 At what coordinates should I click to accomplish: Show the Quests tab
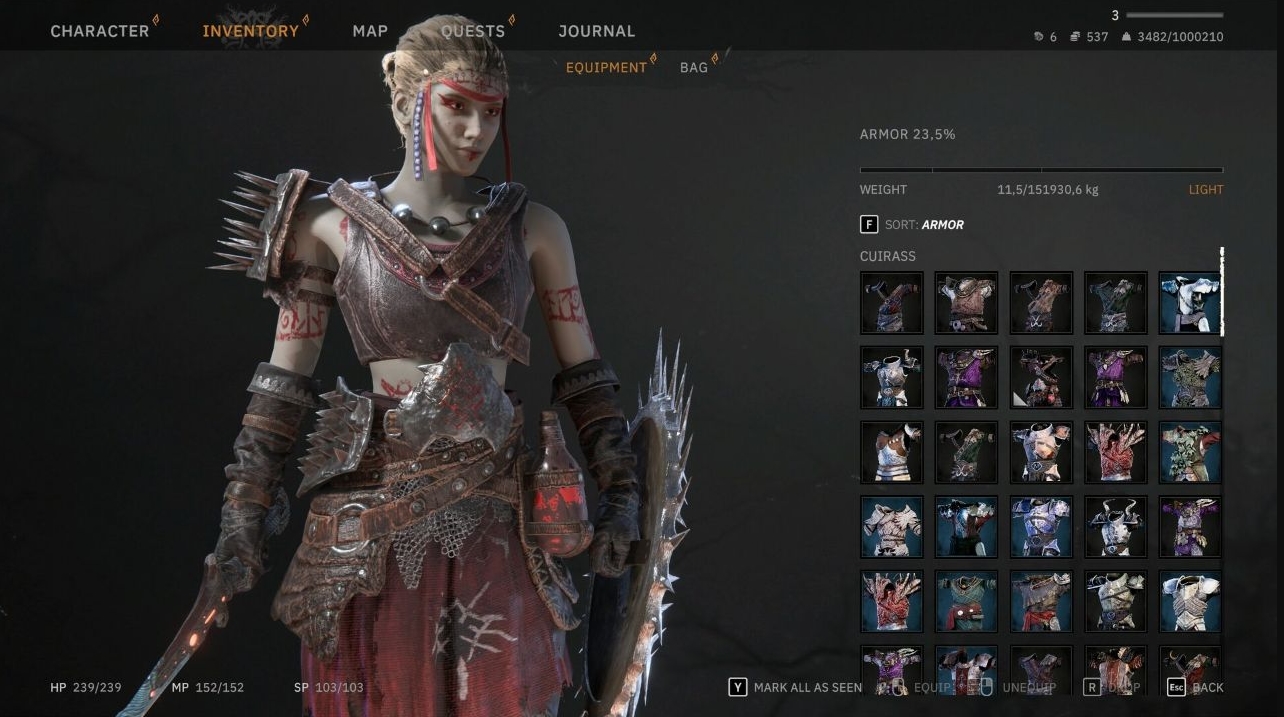[x=473, y=31]
